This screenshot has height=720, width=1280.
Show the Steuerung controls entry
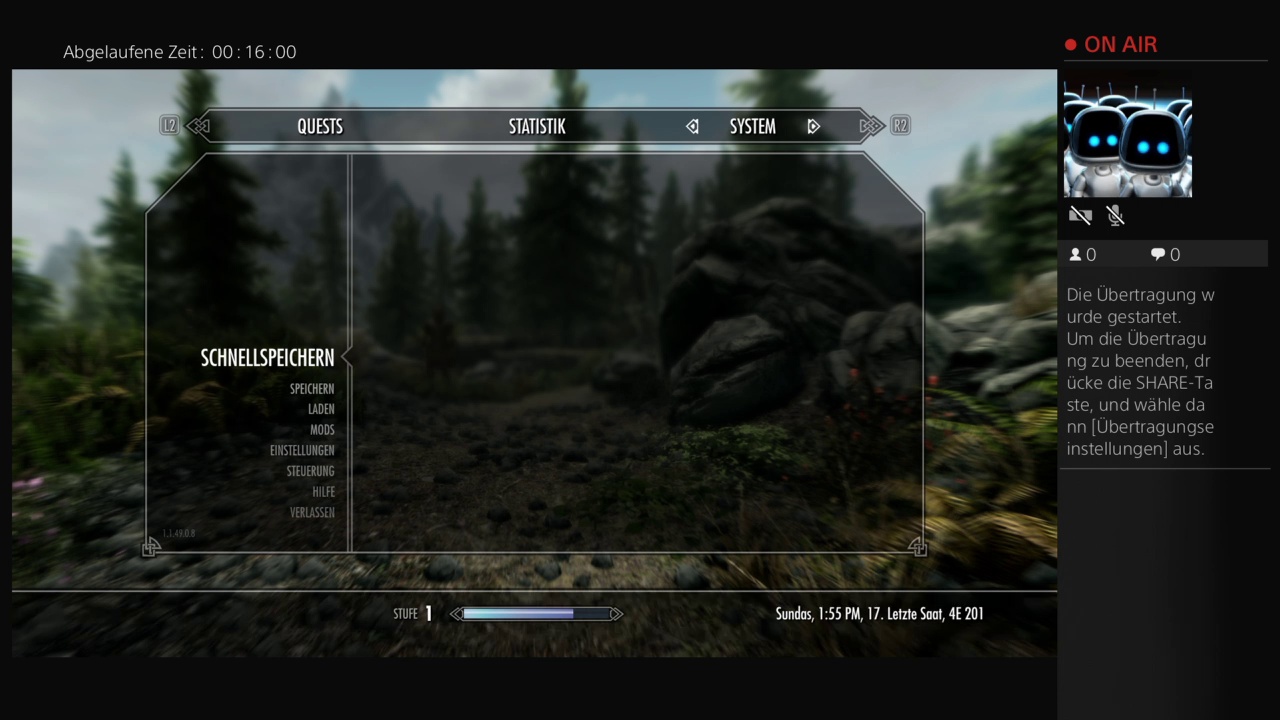click(x=310, y=471)
